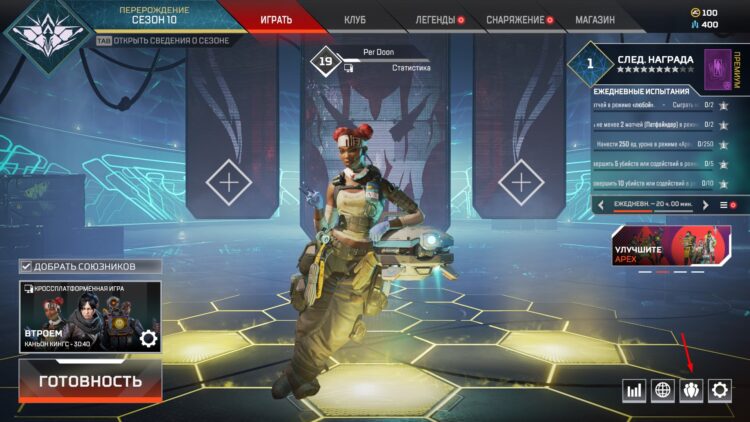Select the Снаряжение tab
750x422 pixels.
click(x=515, y=19)
